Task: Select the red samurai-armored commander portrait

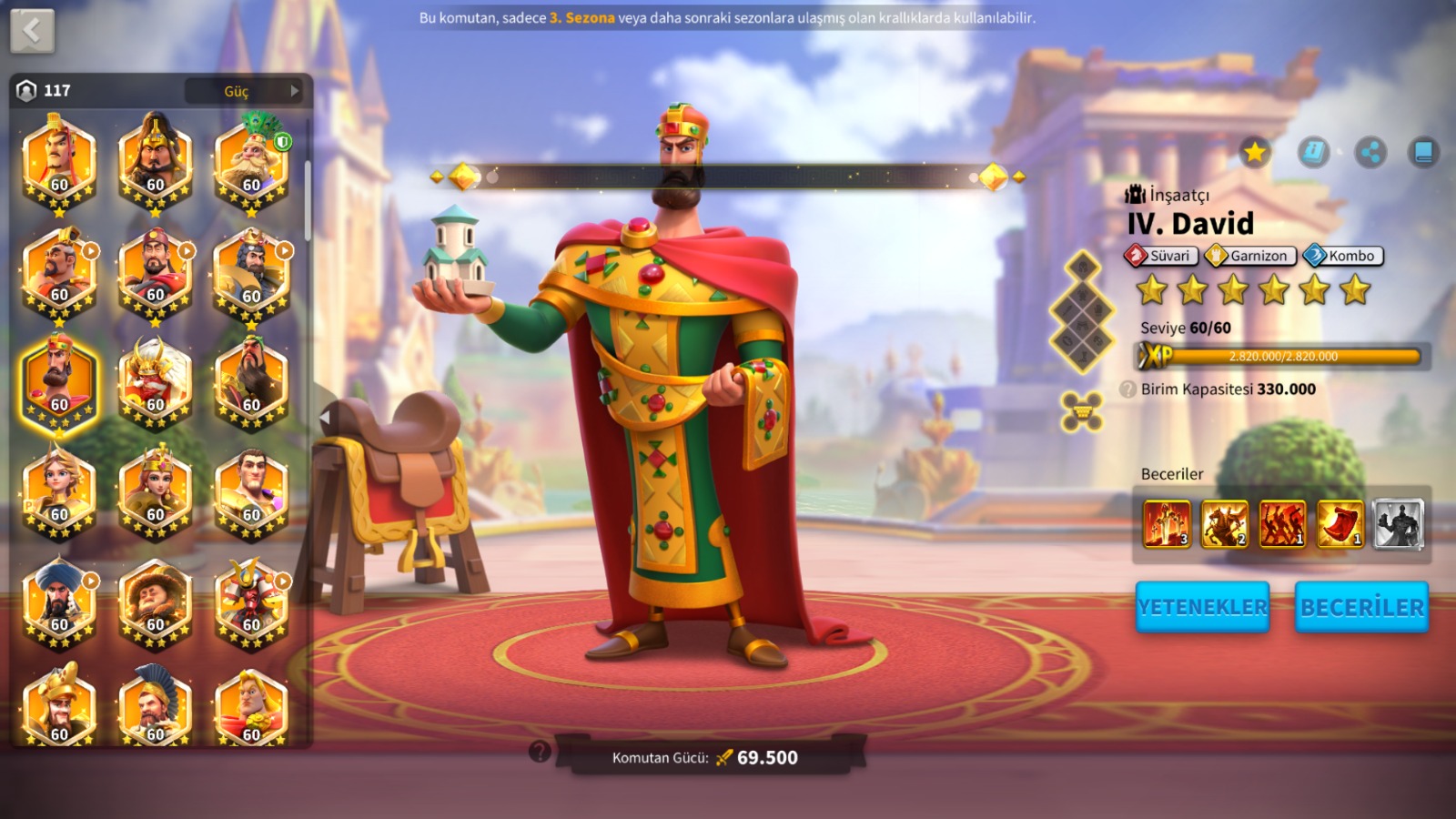Action: click(252, 602)
